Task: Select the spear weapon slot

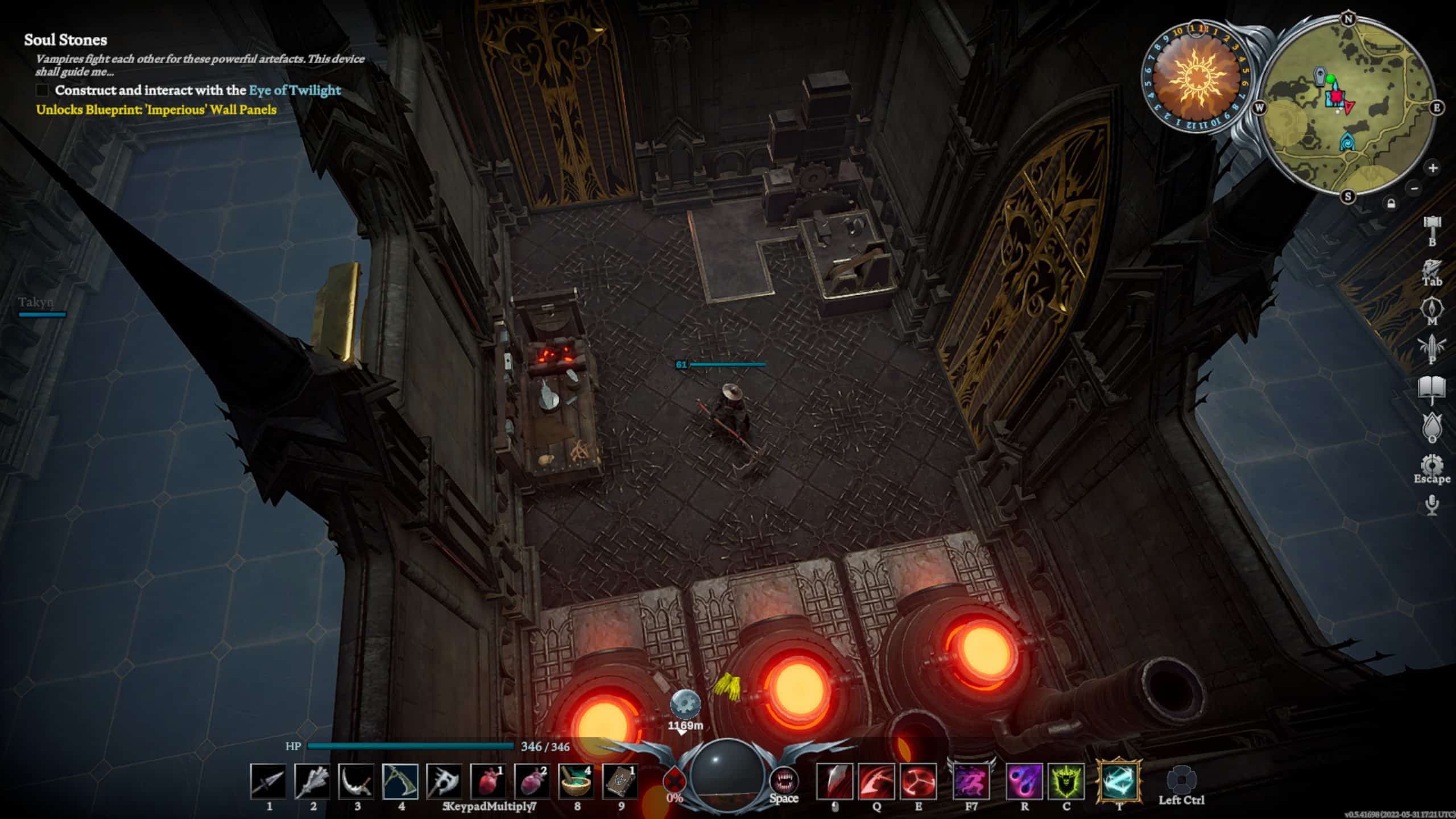Action: [268, 781]
